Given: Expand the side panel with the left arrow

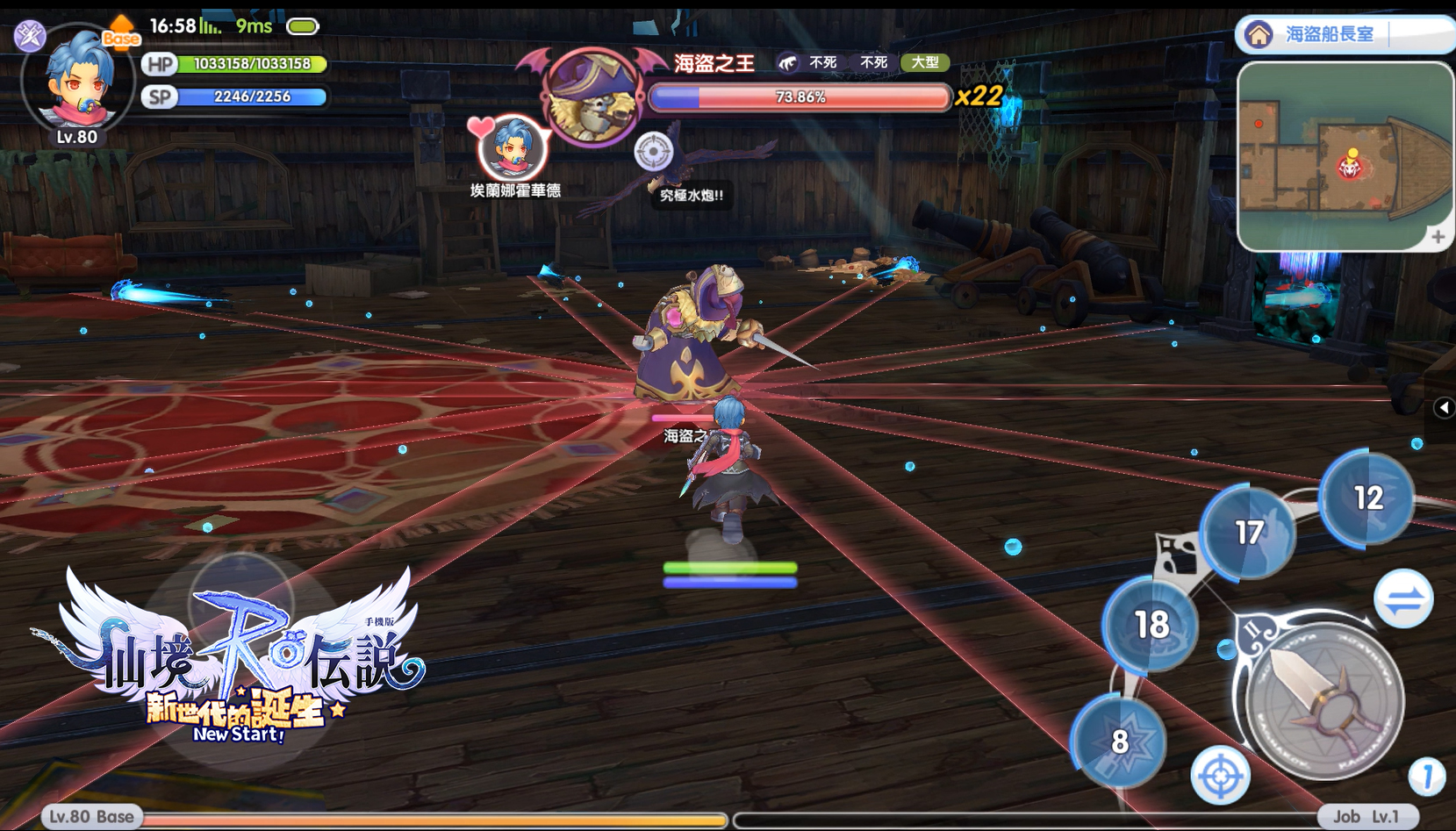Looking at the screenshot, I should click(x=1444, y=407).
